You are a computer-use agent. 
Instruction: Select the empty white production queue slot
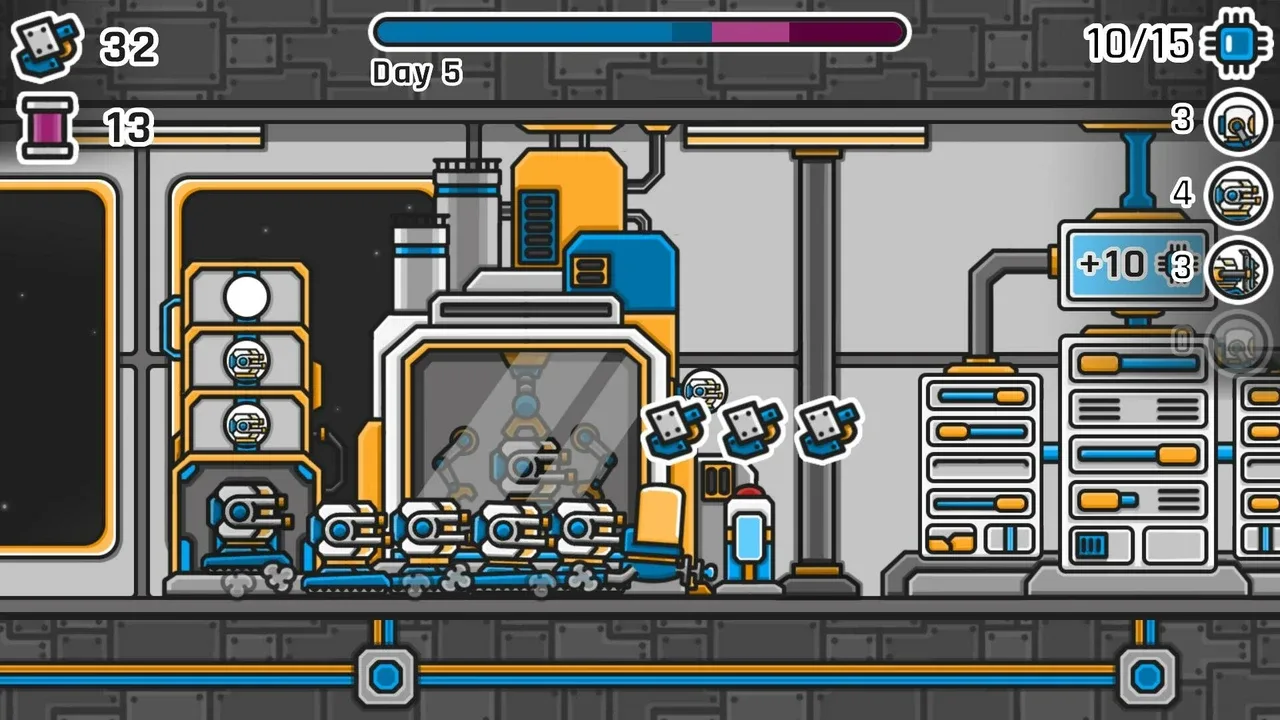(x=246, y=297)
